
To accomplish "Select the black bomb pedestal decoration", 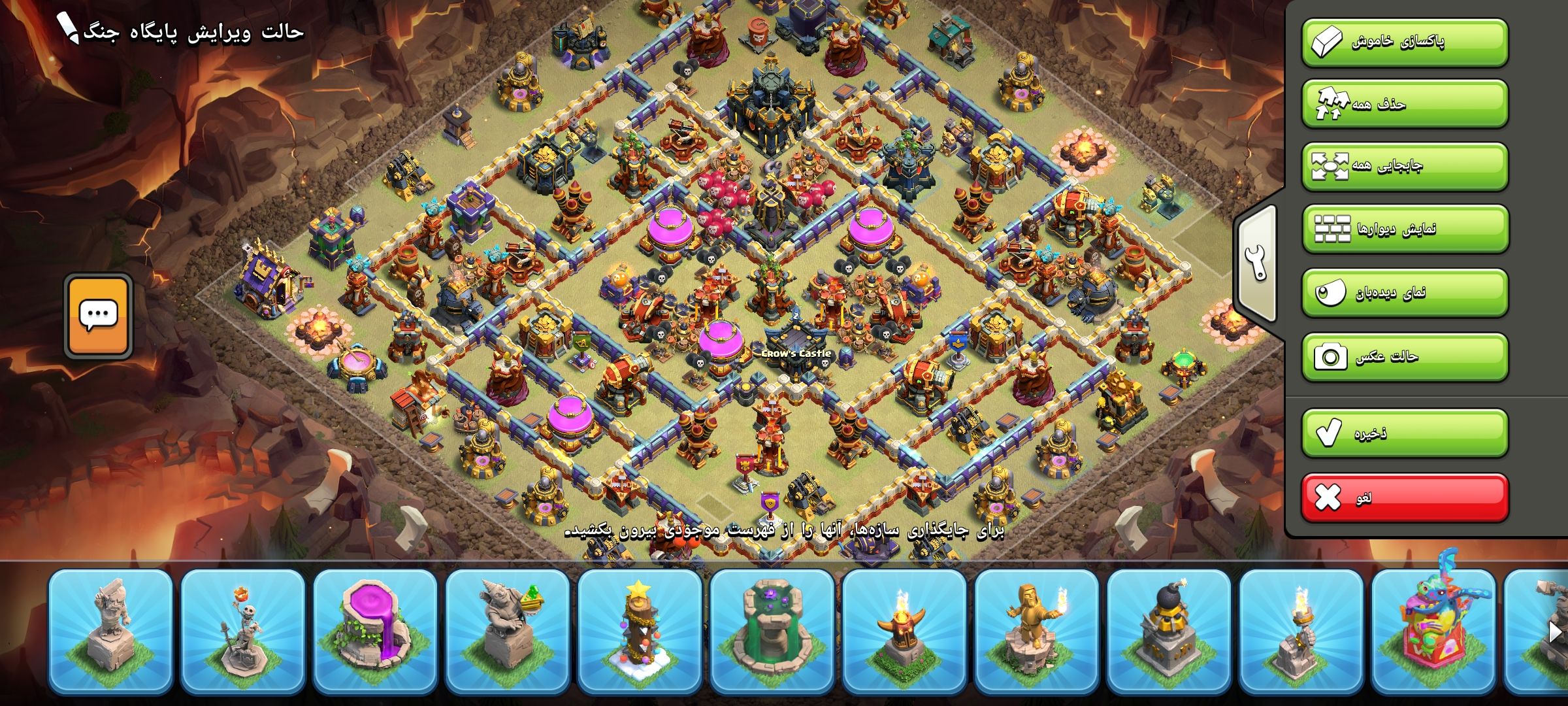I will tap(1169, 631).
